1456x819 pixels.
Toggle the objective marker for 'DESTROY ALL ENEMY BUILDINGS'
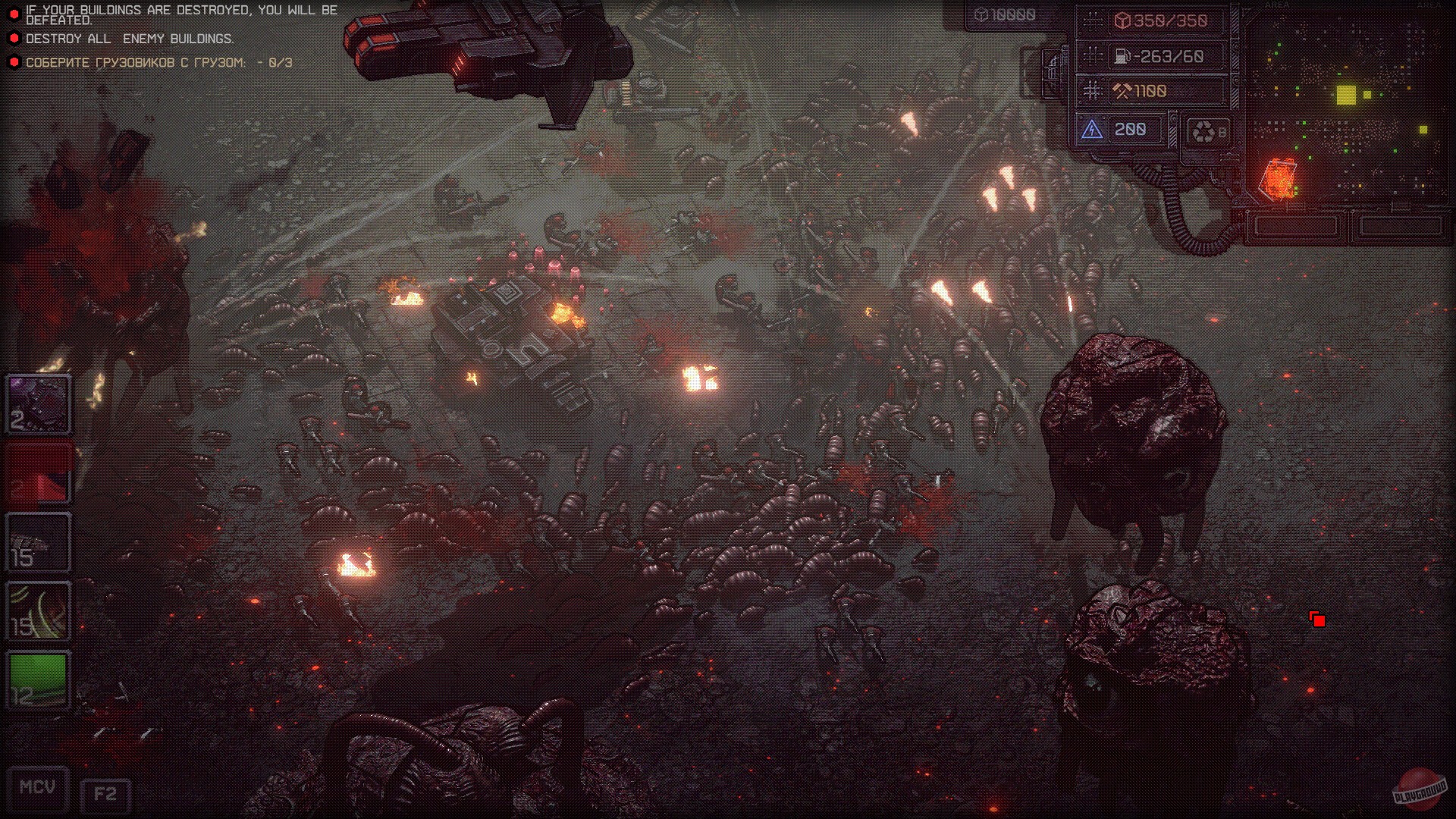click(x=13, y=36)
